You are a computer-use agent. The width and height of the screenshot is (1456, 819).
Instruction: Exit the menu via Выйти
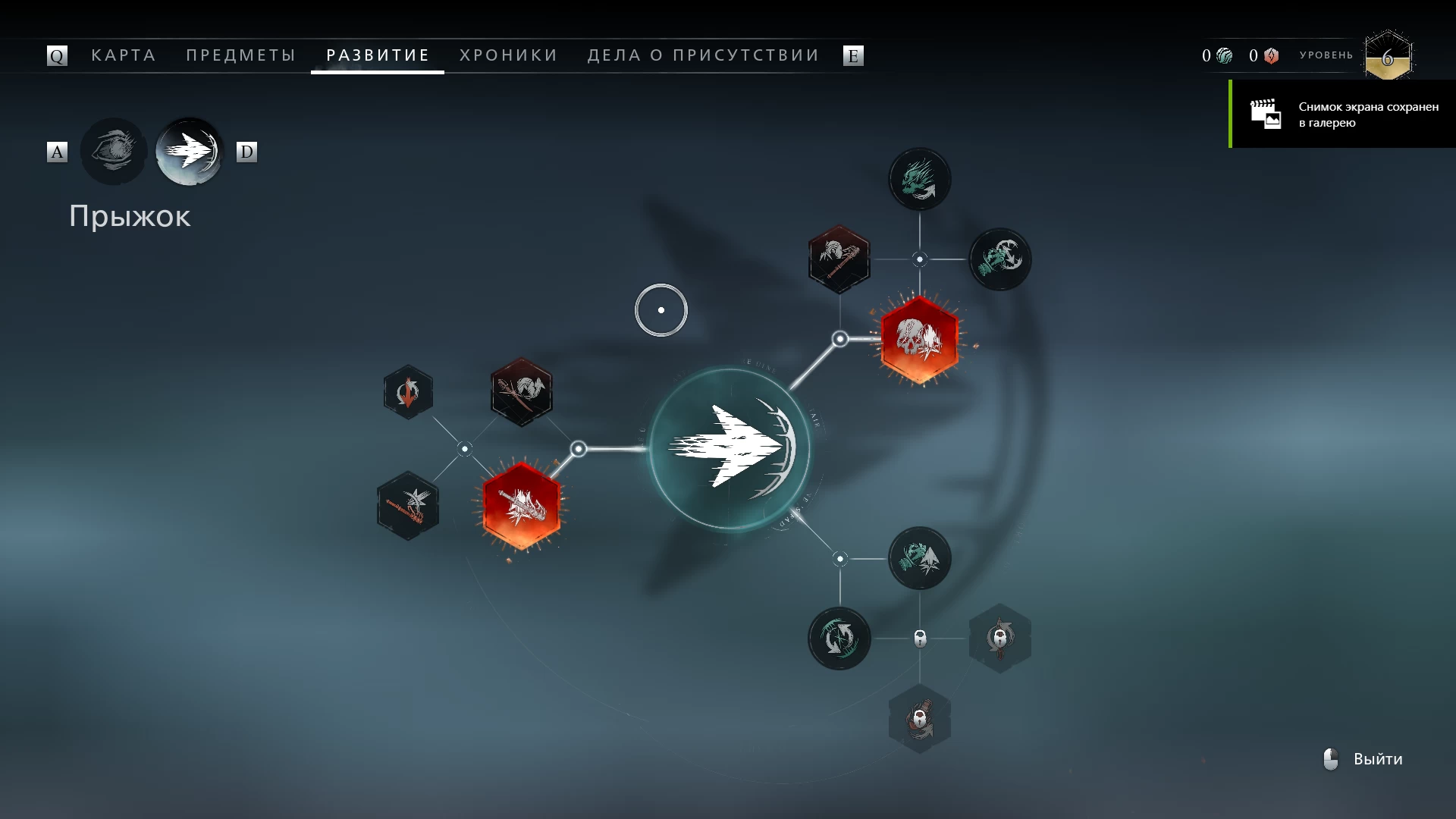[1365, 759]
